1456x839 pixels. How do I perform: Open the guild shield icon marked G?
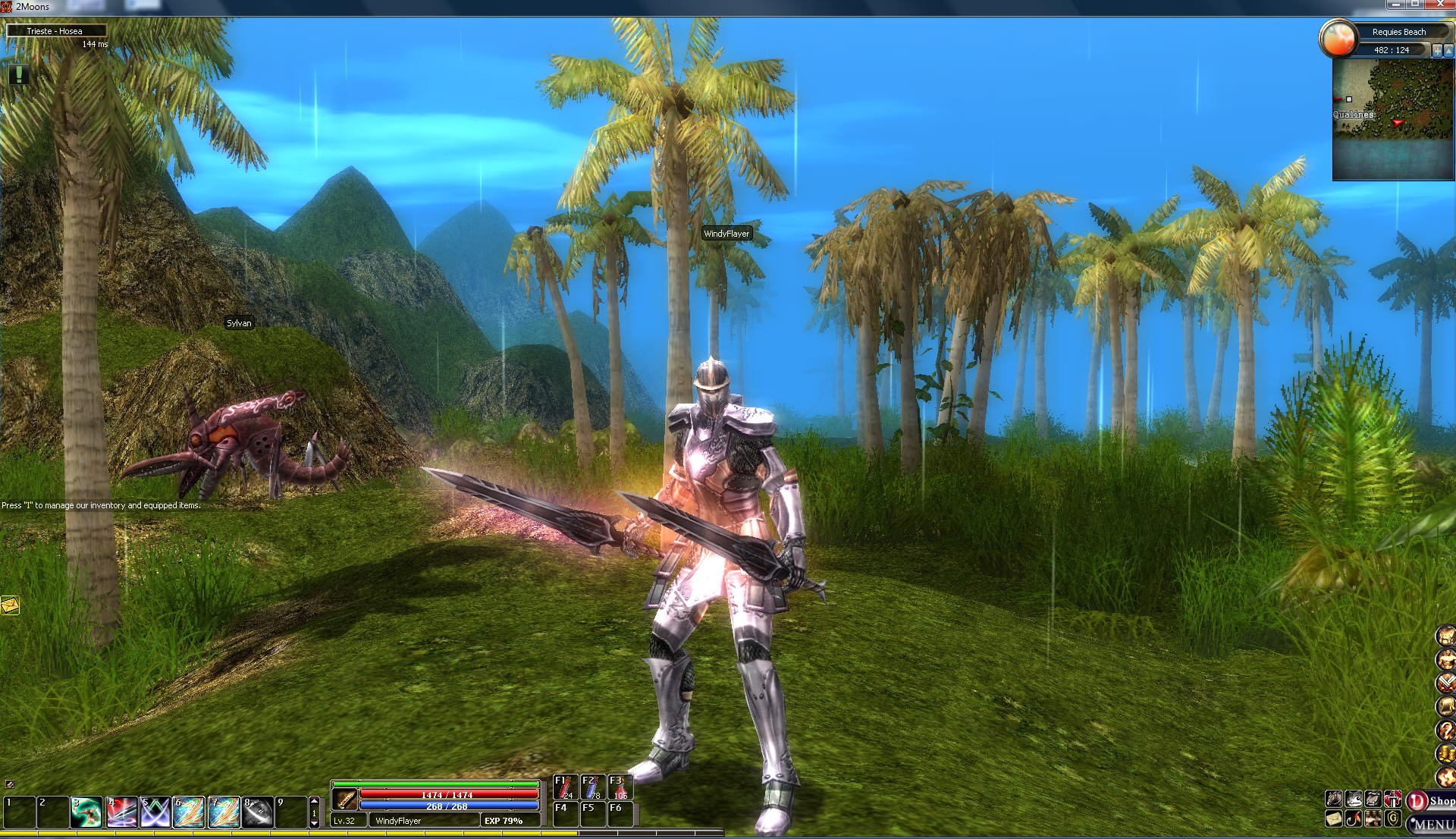(x=1393, y=819)
